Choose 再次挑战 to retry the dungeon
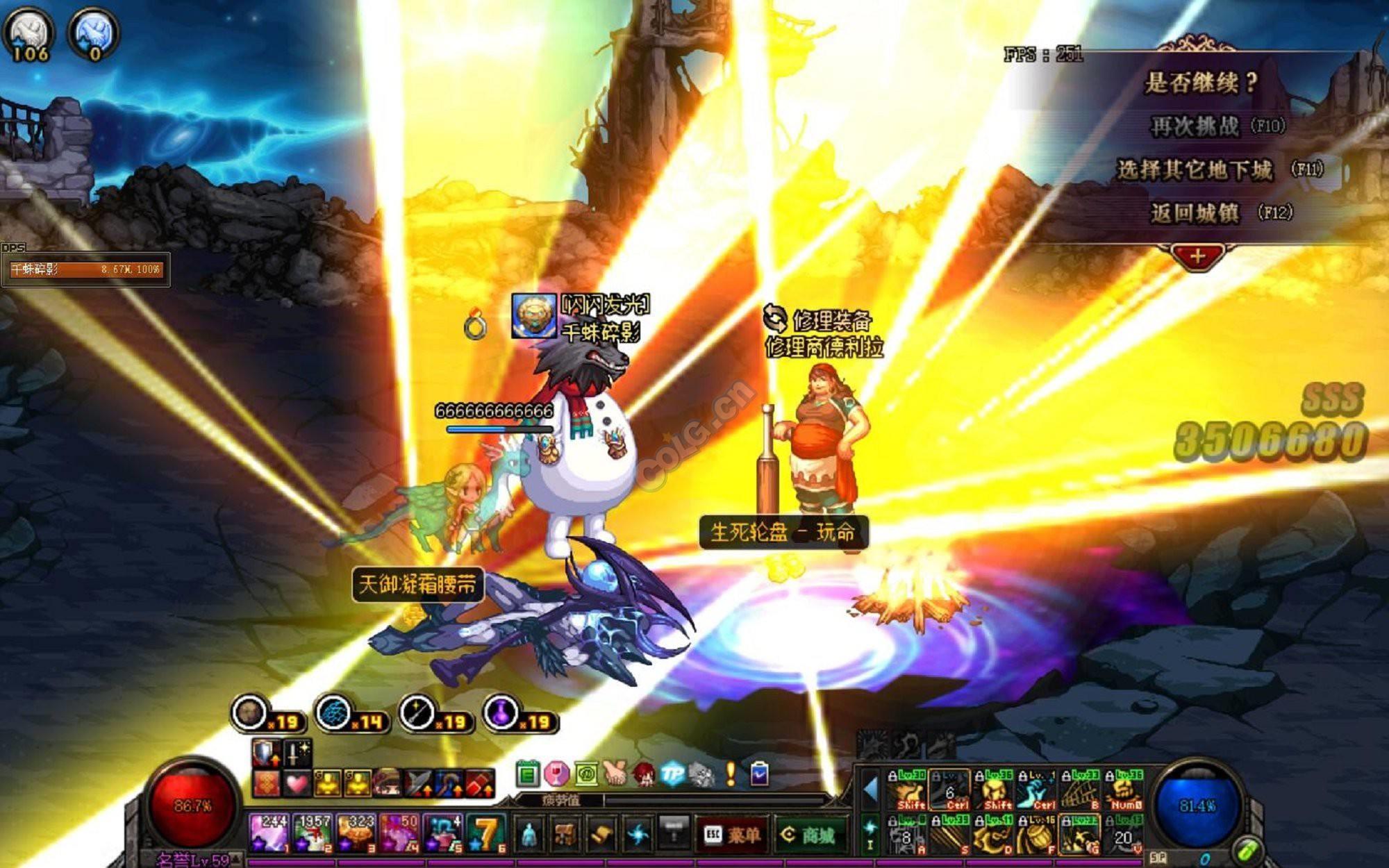The image size is (1389, 868). [x=1195, y=126]
